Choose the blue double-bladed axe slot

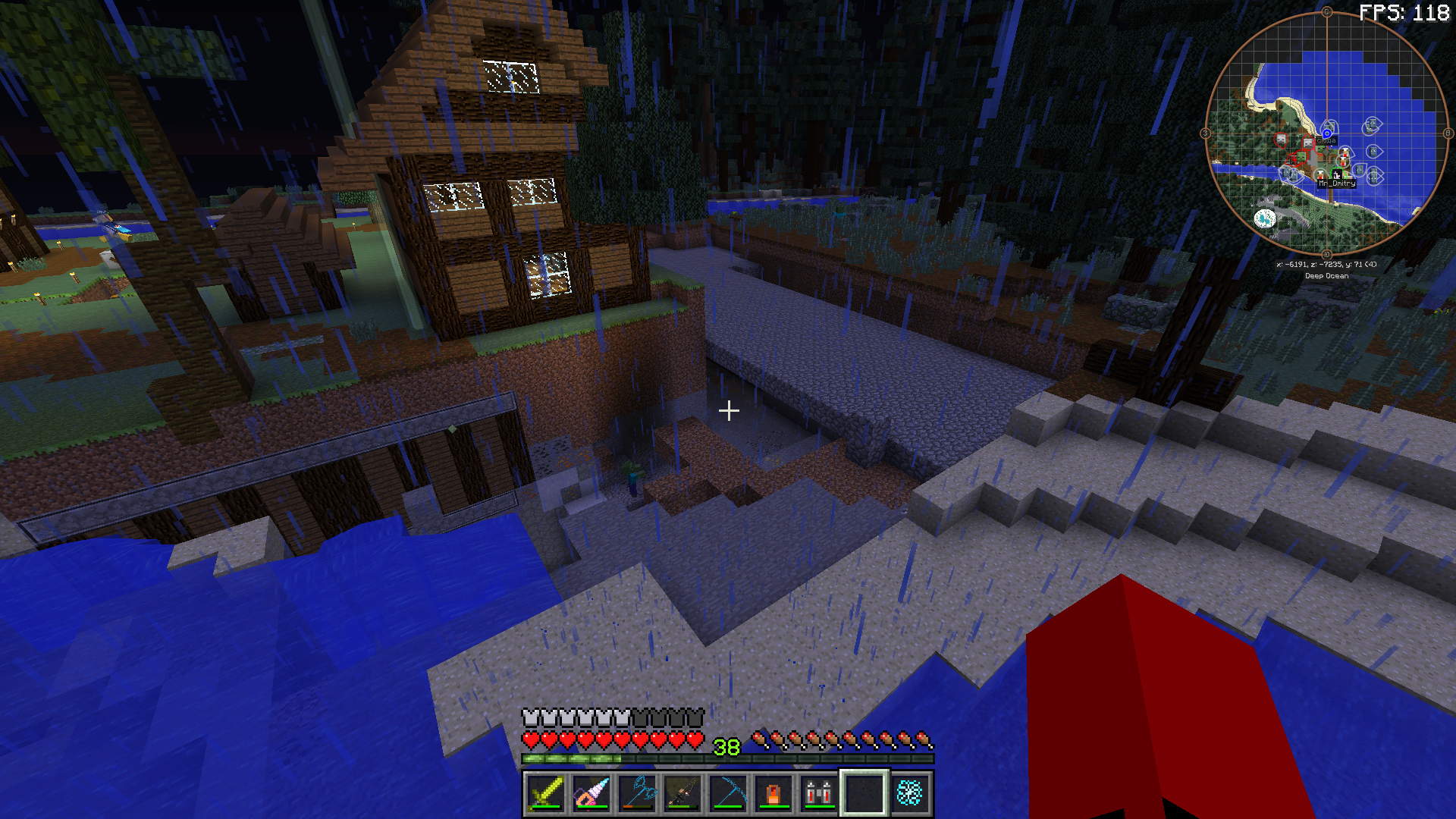[x=637, y=793]
